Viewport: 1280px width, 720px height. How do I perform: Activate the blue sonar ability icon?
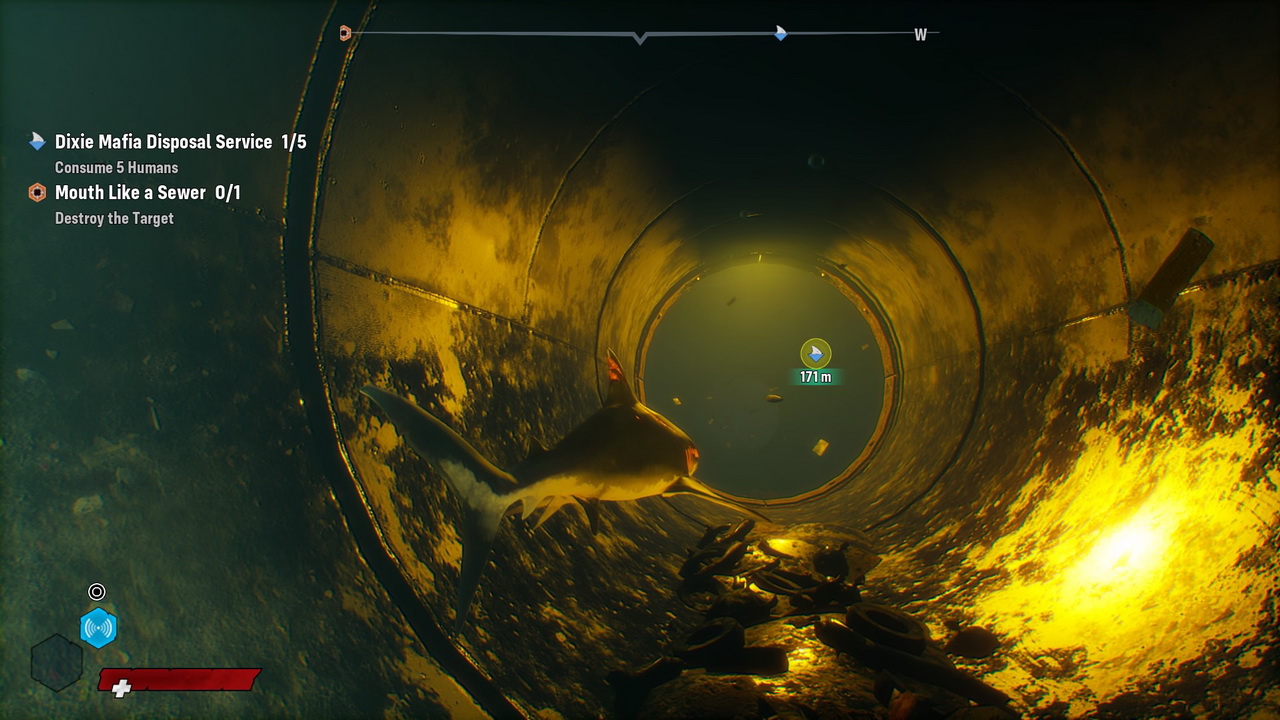98,628
